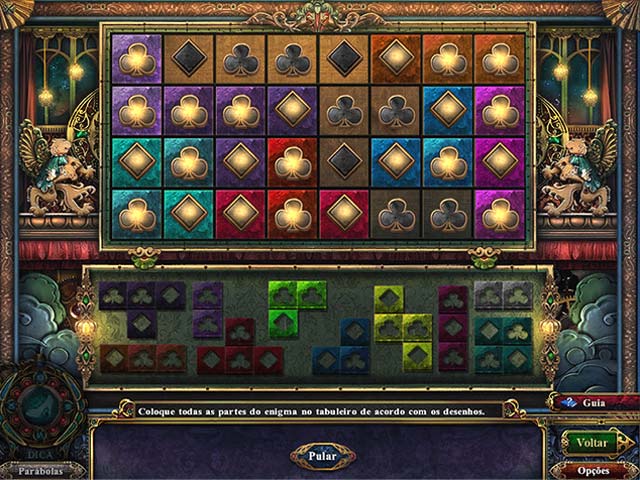Open the Opções menu
This screenshot has height=480, width=640.
tap(594, 470)
